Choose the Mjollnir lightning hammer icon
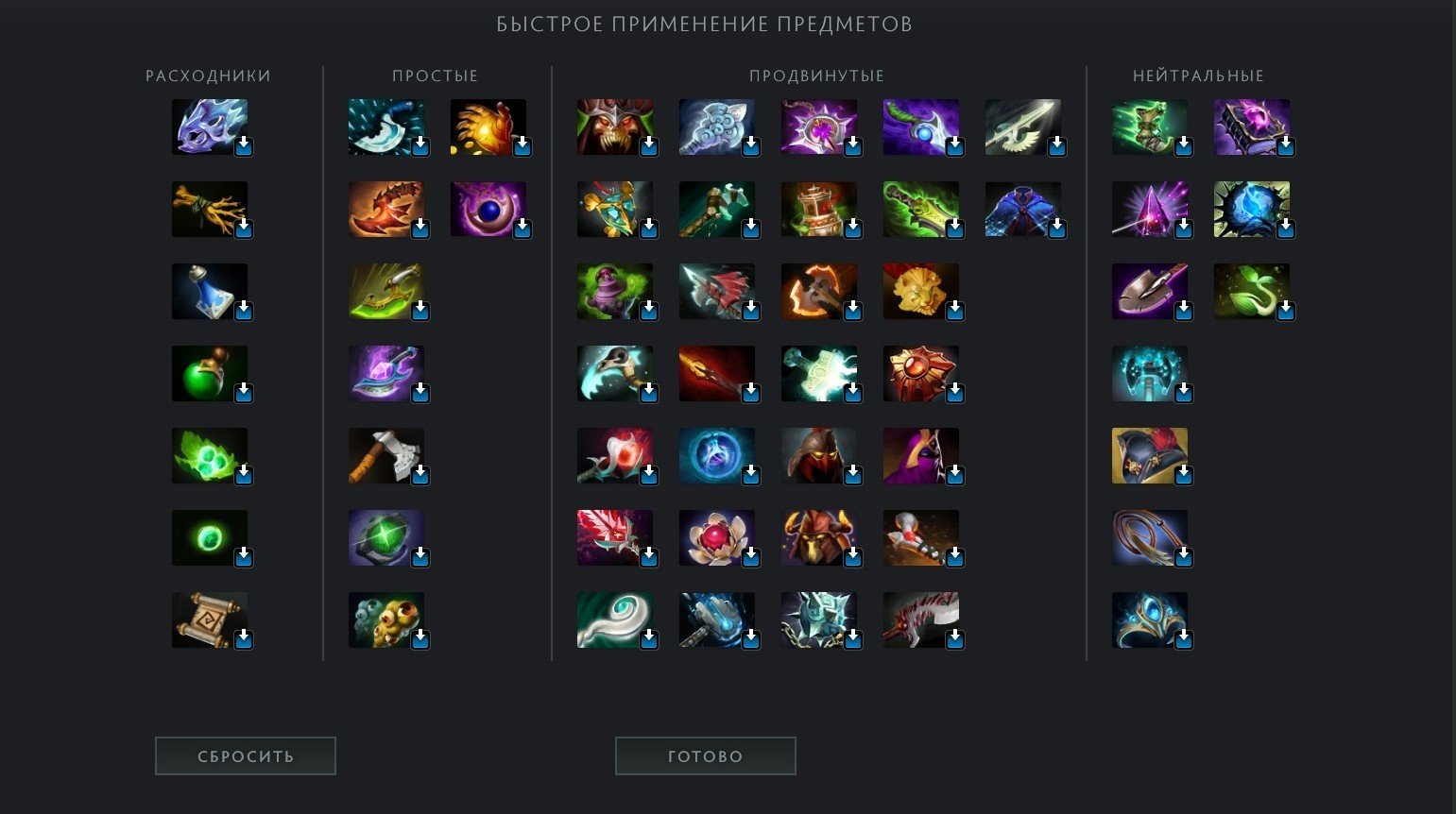This screenshot has width=1456, height=814. [x=818, y=374]
